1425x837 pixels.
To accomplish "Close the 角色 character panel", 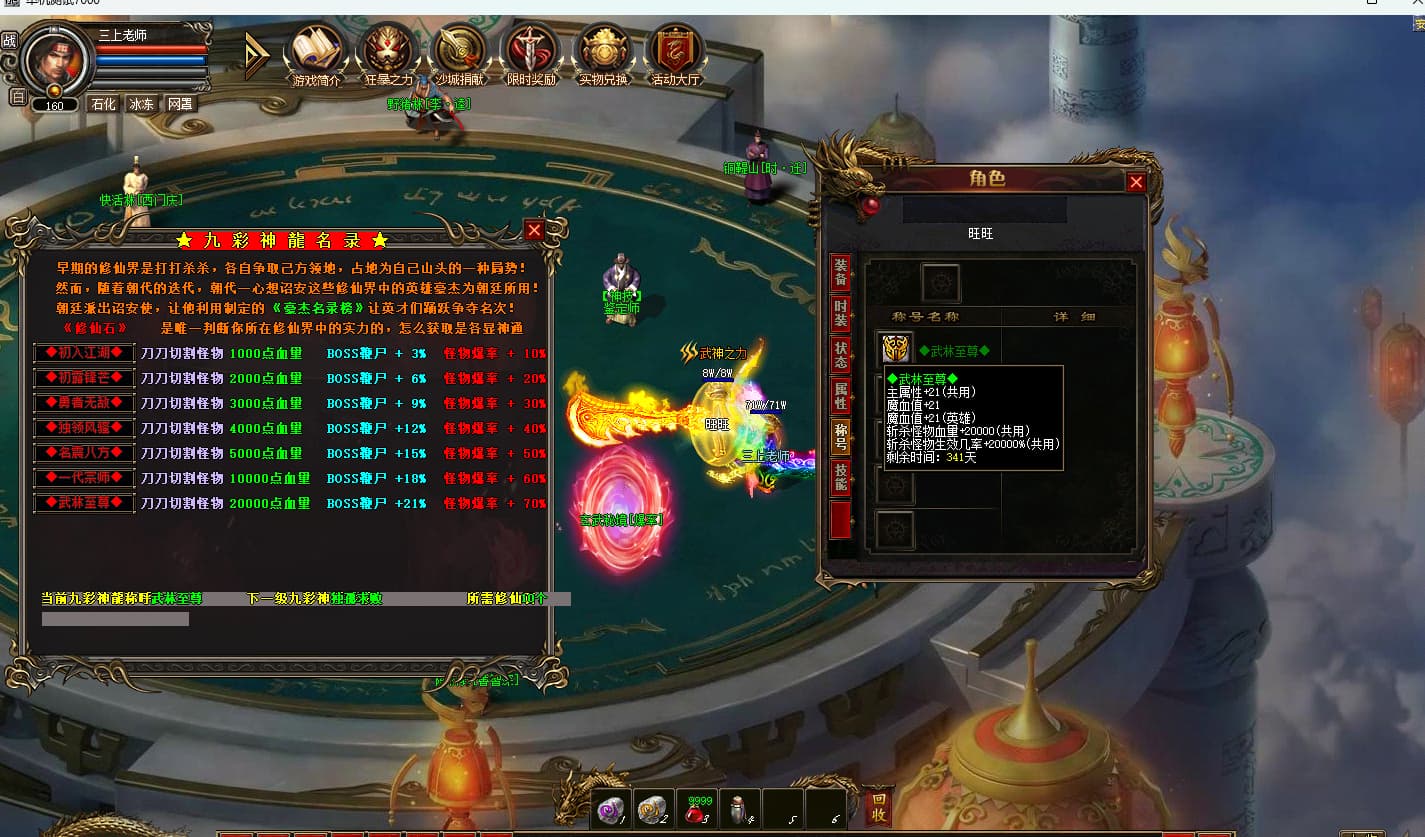I will [x=1136, y=182].
